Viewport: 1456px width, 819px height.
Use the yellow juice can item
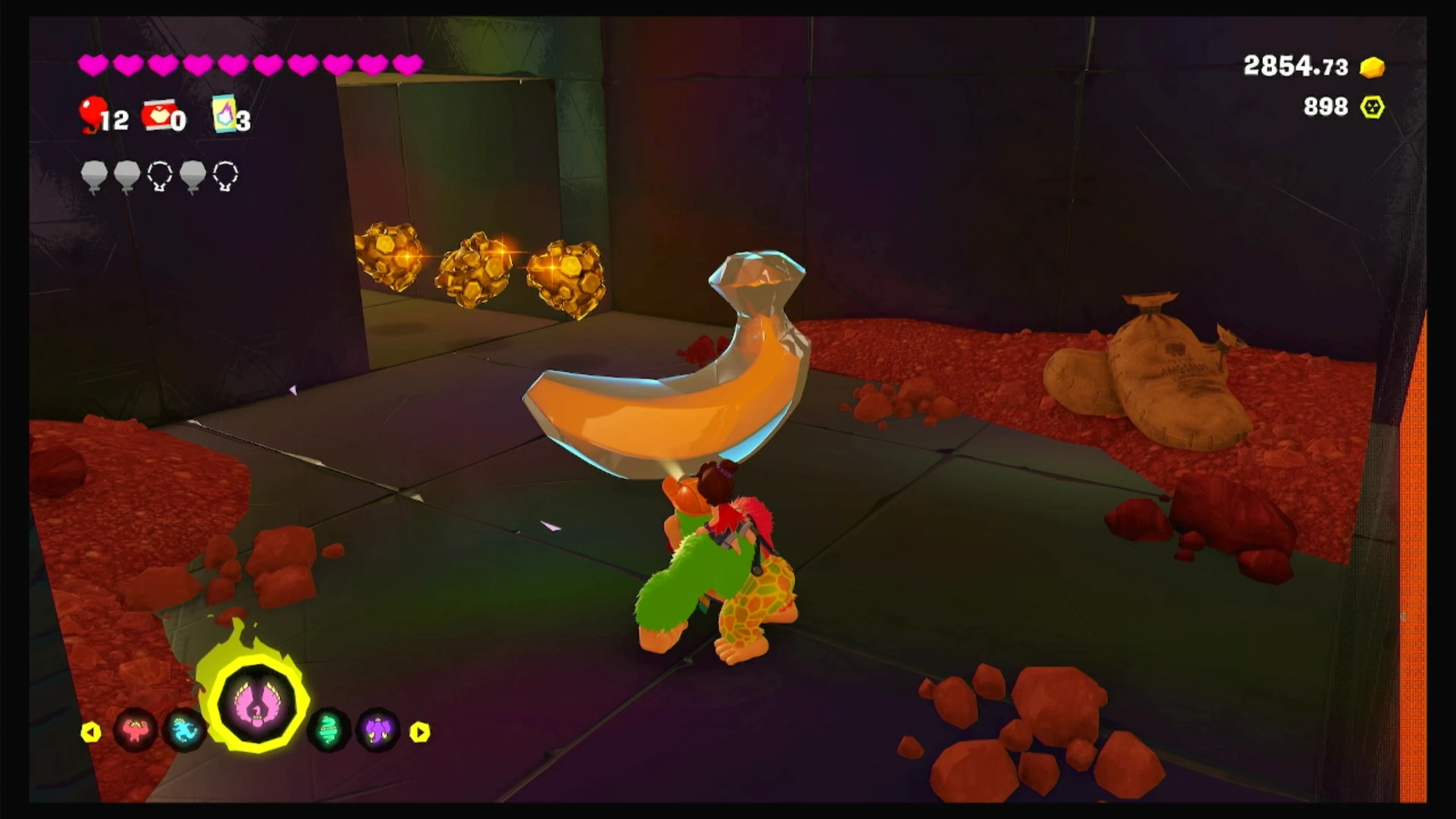(x=225, y=114)
